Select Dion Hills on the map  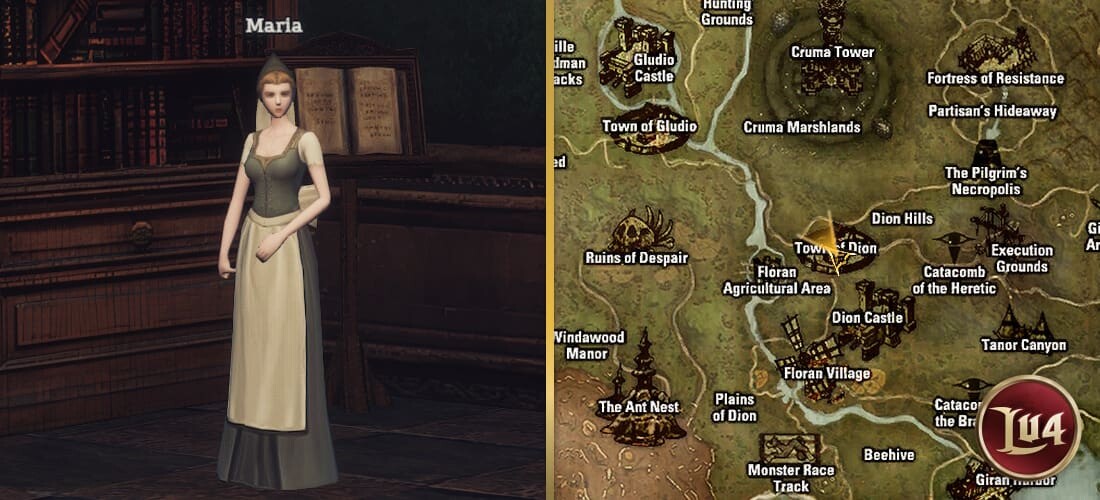click(x=902, y=218)
